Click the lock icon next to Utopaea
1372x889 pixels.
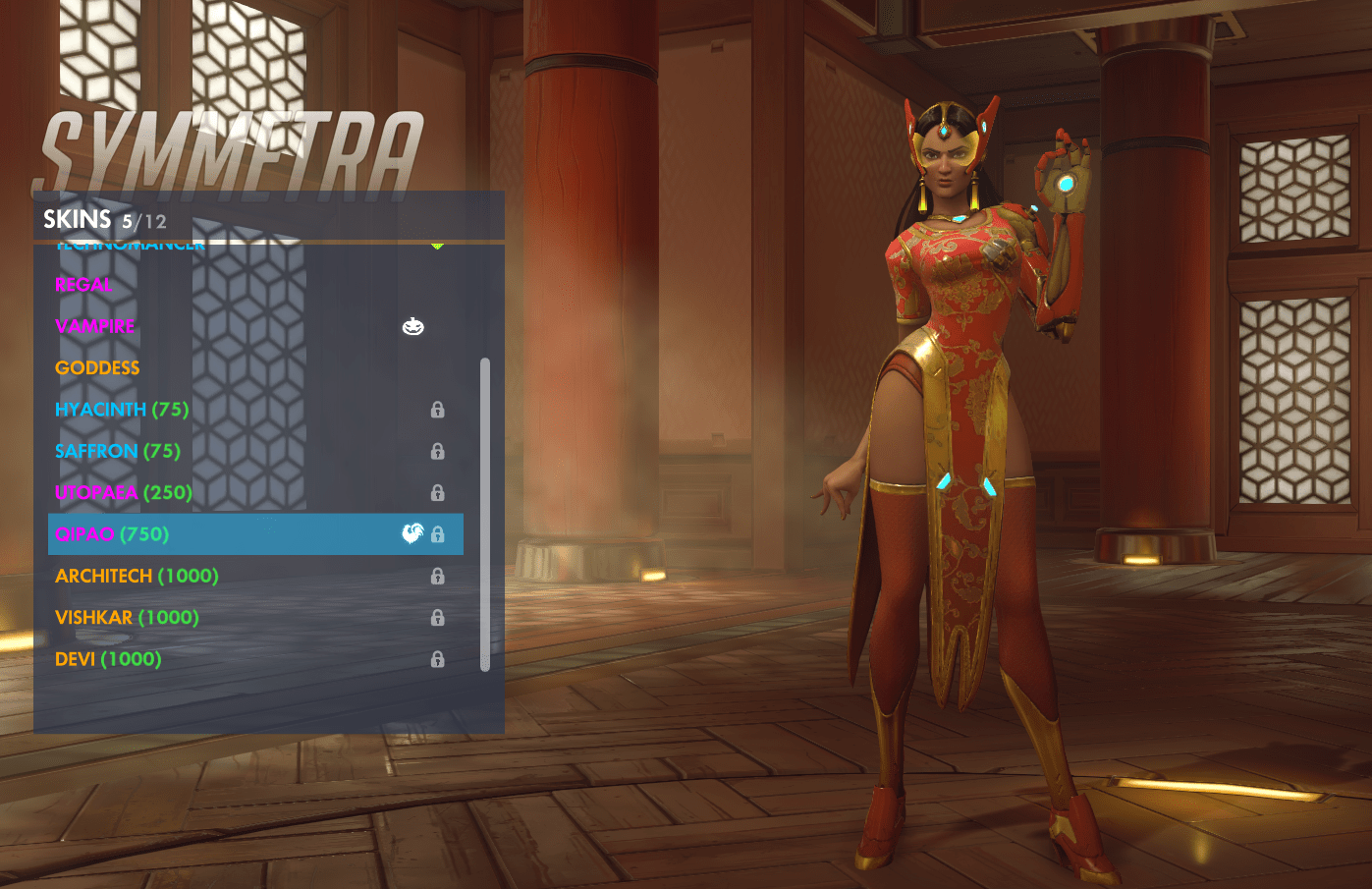(436, 492)
